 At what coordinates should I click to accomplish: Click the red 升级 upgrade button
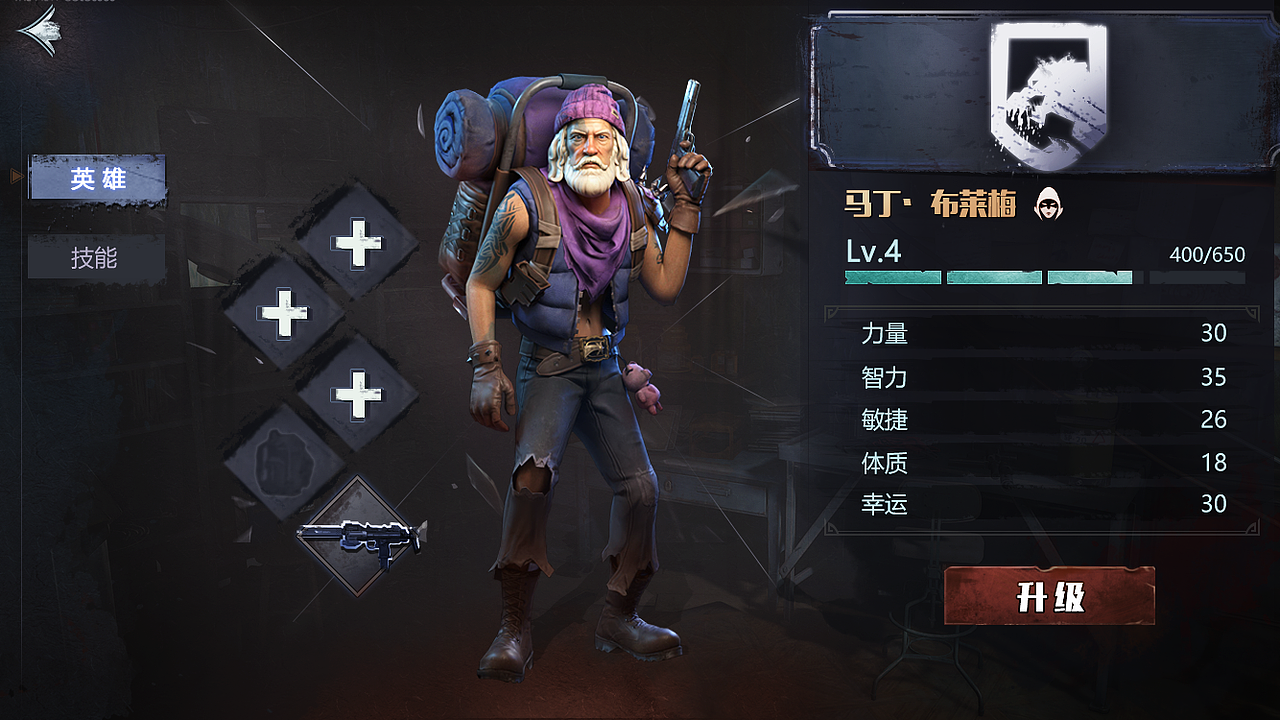click(x=1049, y=596)
